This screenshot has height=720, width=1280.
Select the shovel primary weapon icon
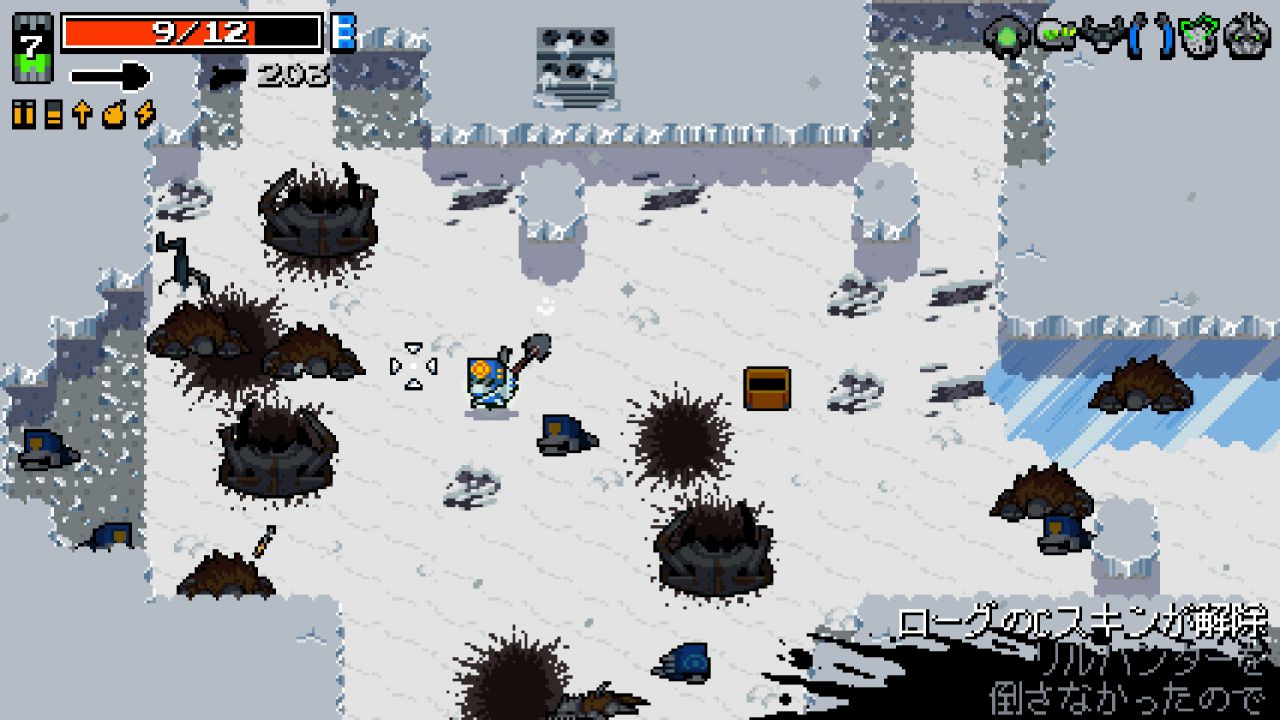pos(110,76)
